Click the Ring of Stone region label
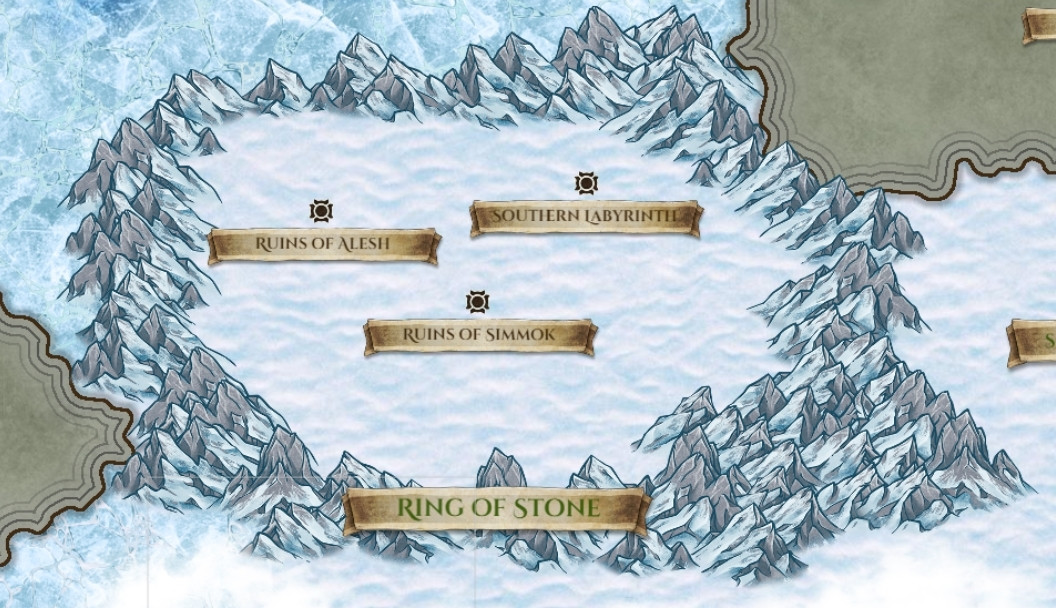Viewport: 1056px width, 608px height. coord(497,508)
